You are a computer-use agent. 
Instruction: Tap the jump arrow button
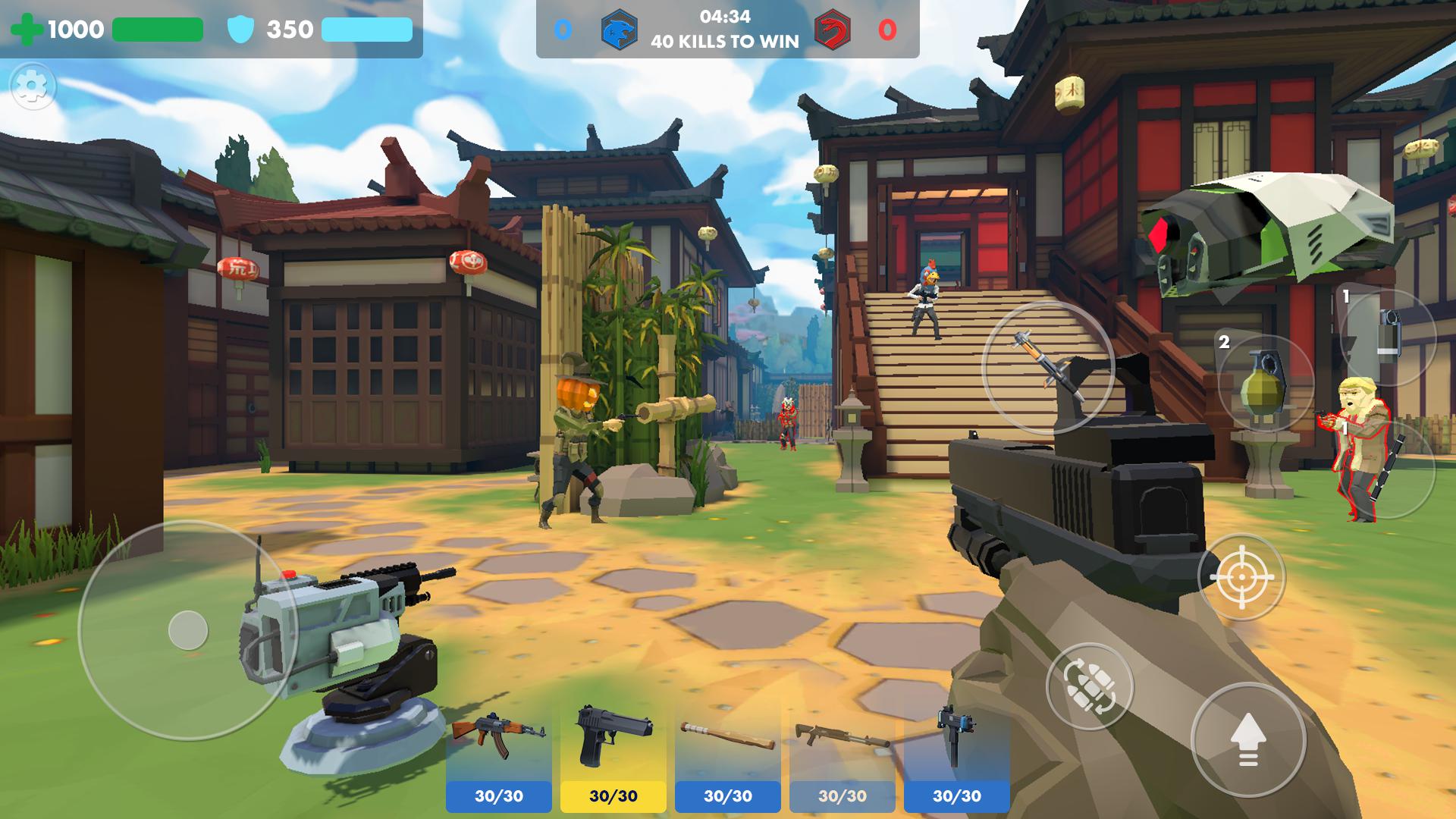coord(1248,739)
